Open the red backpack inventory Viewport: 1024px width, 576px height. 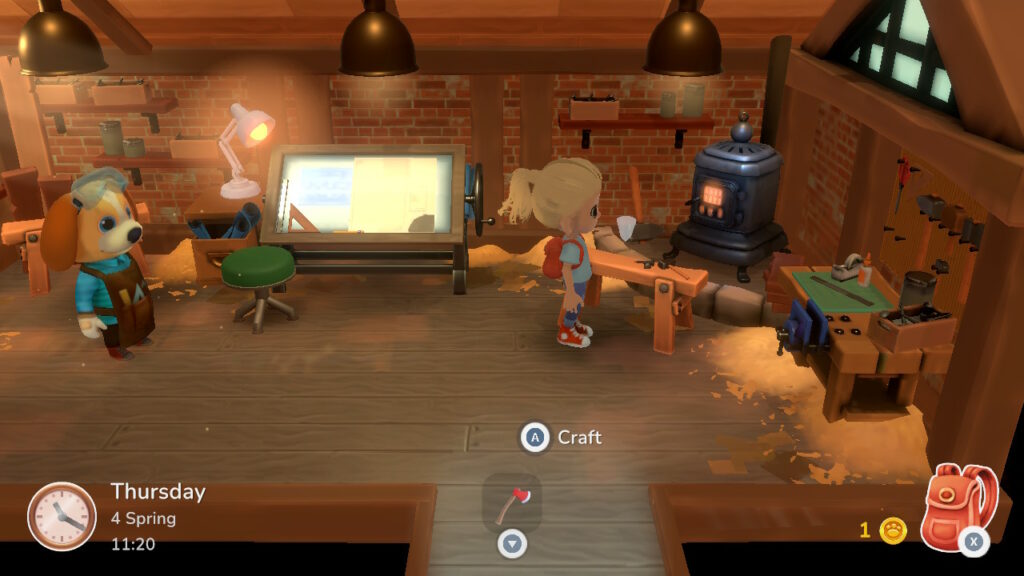pos(957,506)
